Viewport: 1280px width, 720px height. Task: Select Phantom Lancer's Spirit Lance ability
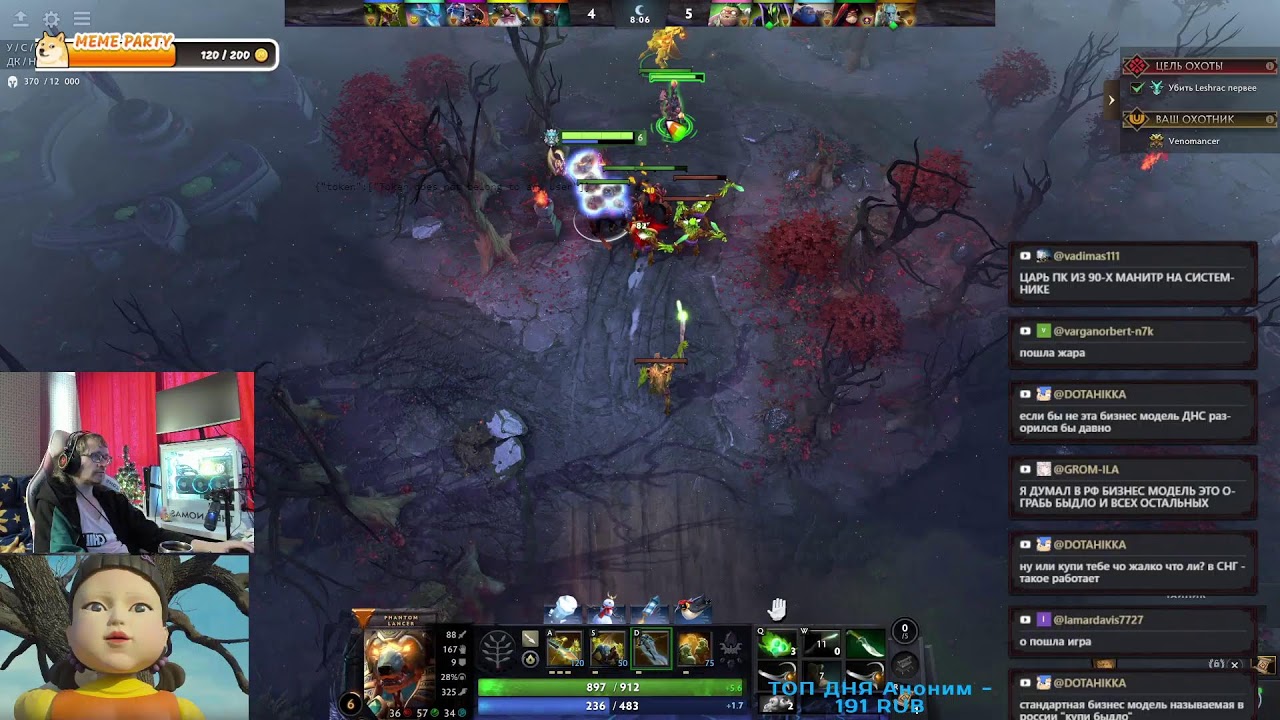pyautogui.click(x=564, y=647)
